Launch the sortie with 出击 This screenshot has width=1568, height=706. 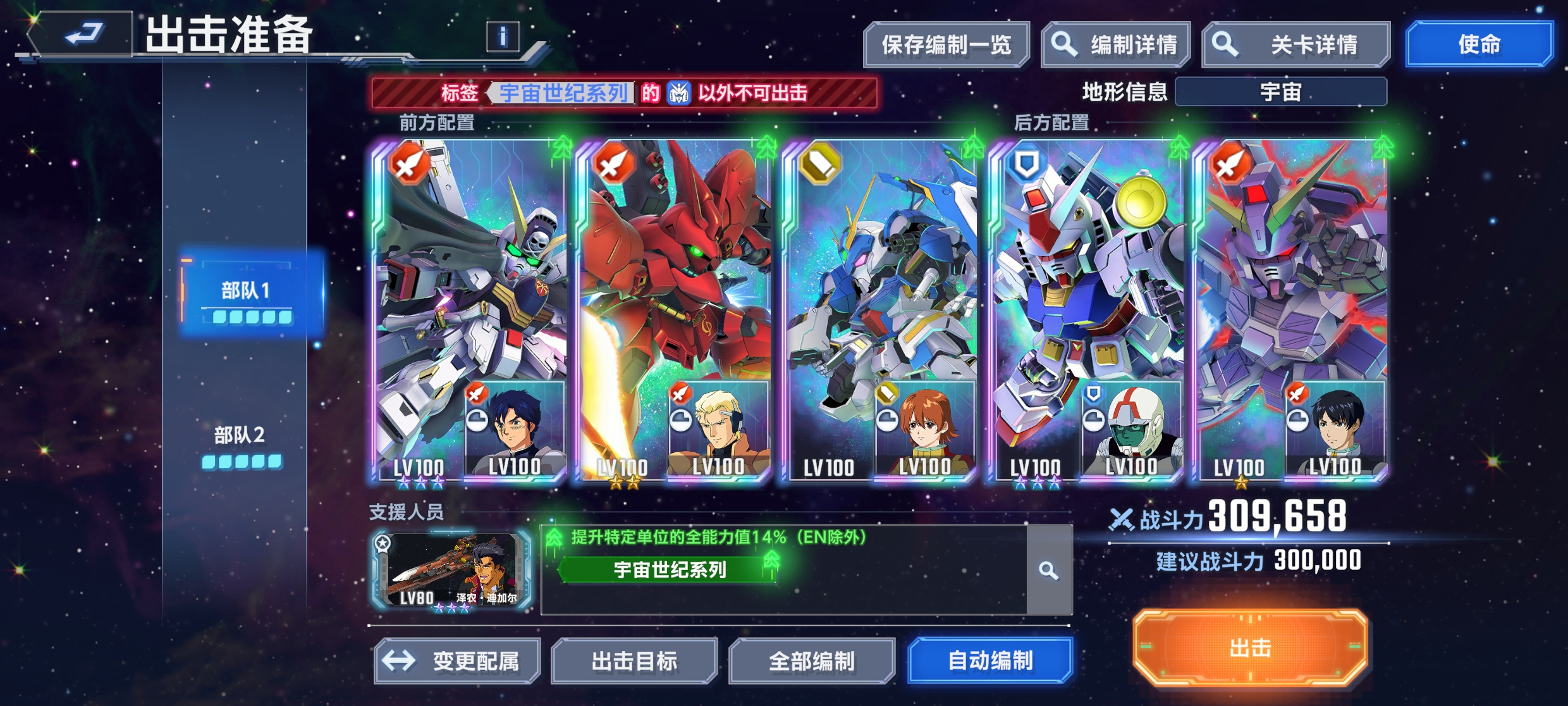[1250, 648]
